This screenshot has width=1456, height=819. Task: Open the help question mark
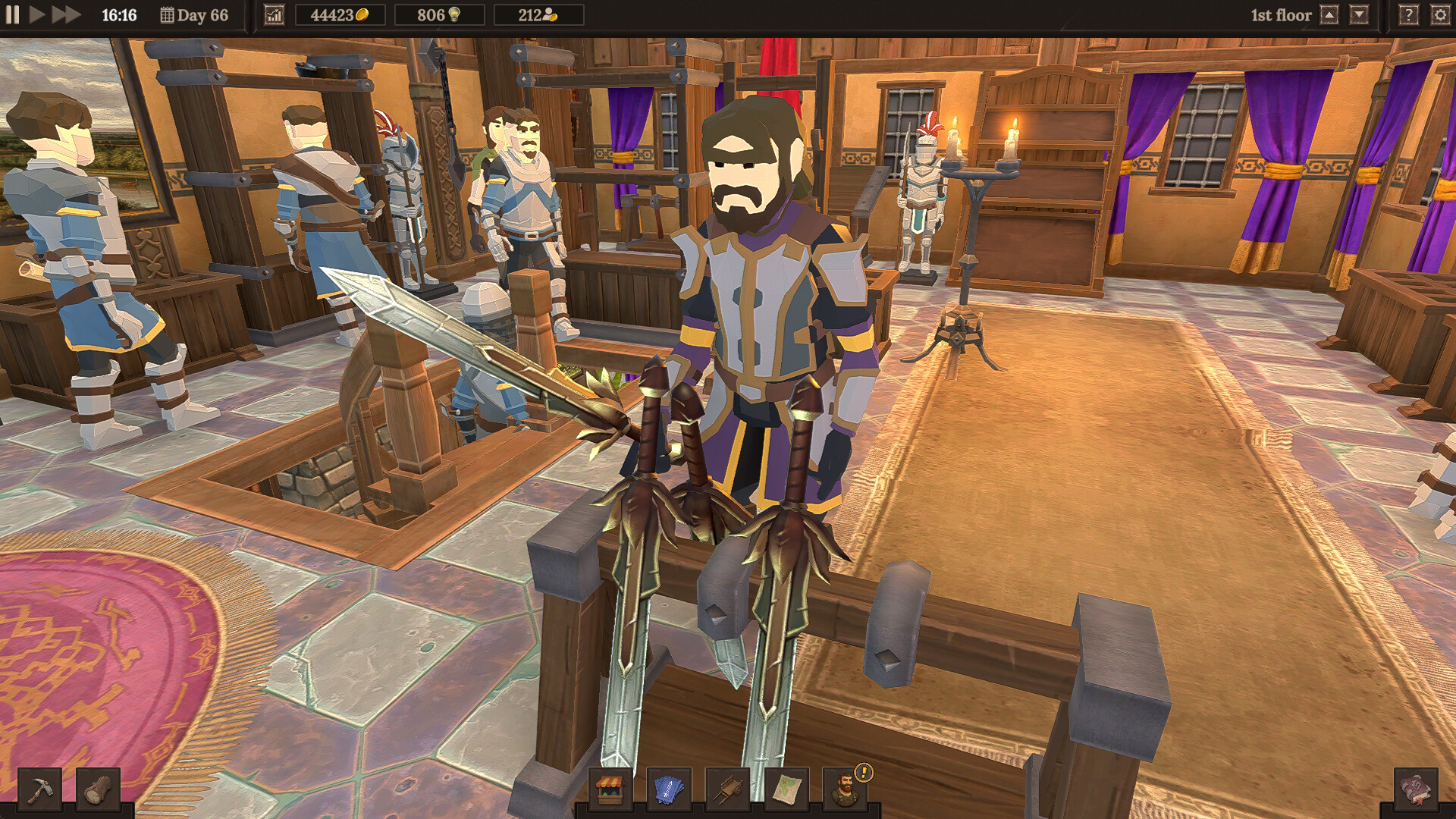click(x=1408, y=14)
